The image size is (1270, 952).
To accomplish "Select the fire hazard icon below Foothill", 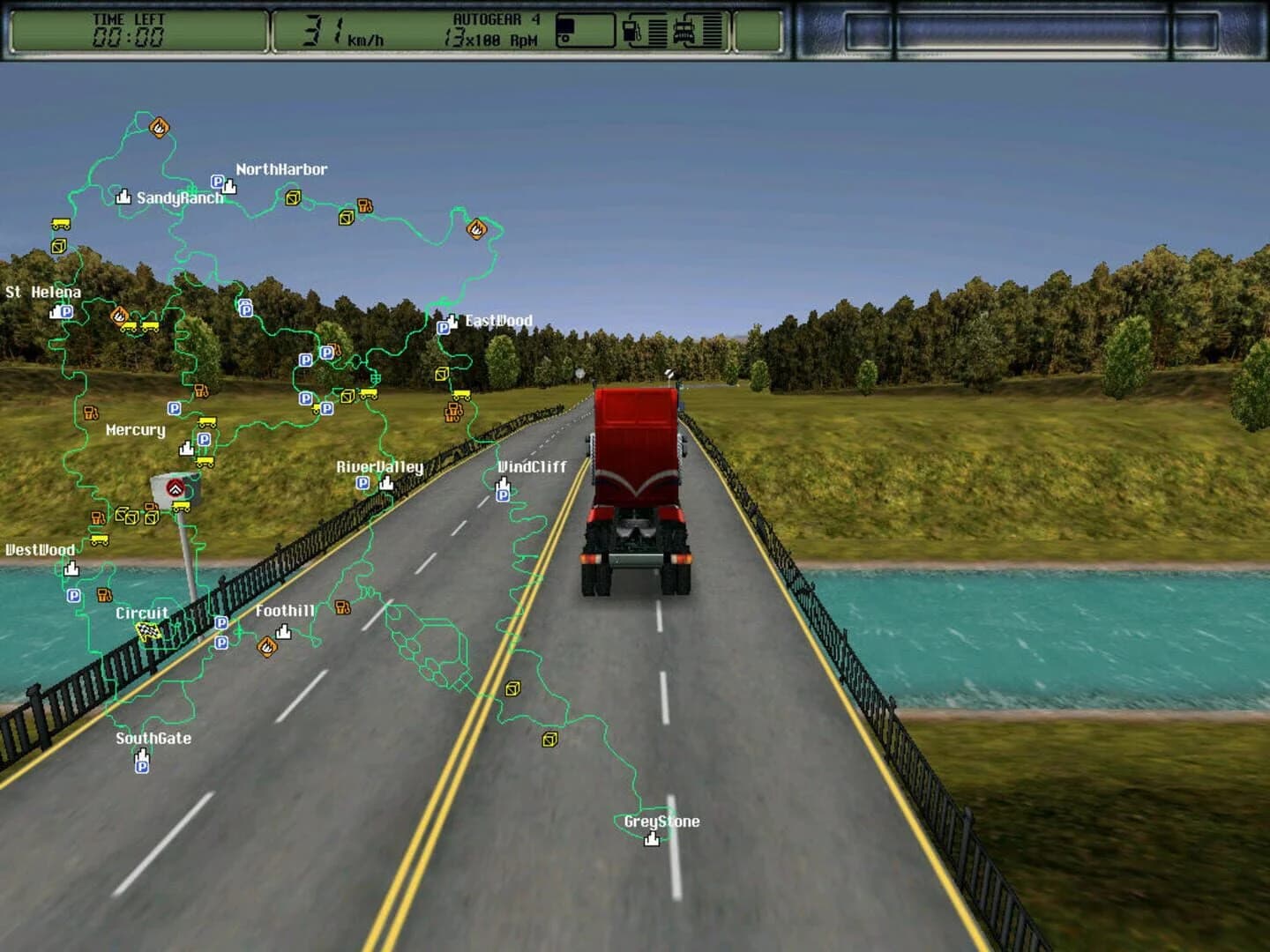I will [267, 646].
